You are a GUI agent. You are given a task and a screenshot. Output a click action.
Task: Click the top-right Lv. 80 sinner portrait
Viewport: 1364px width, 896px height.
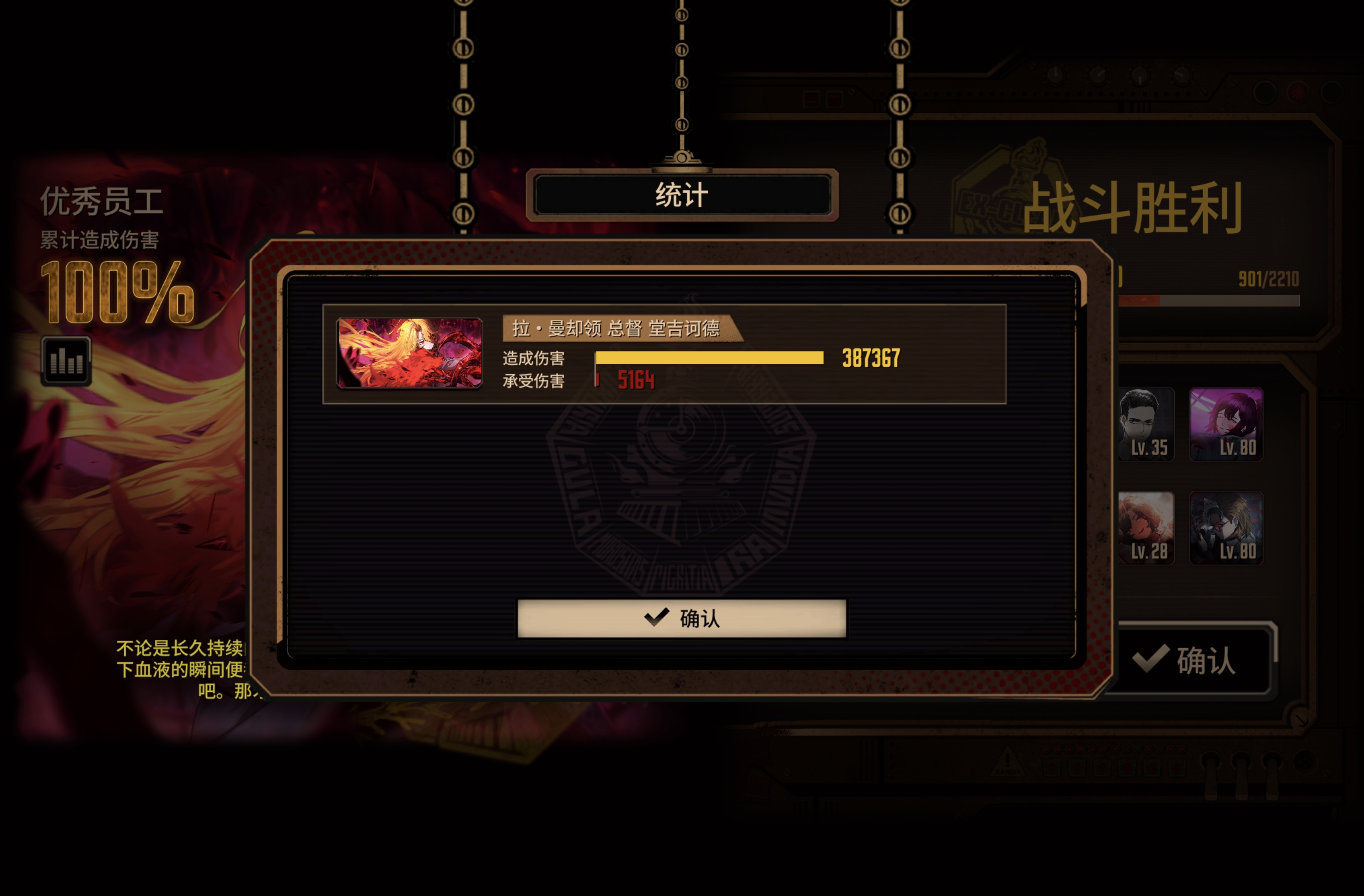(x=1227, y=425)
